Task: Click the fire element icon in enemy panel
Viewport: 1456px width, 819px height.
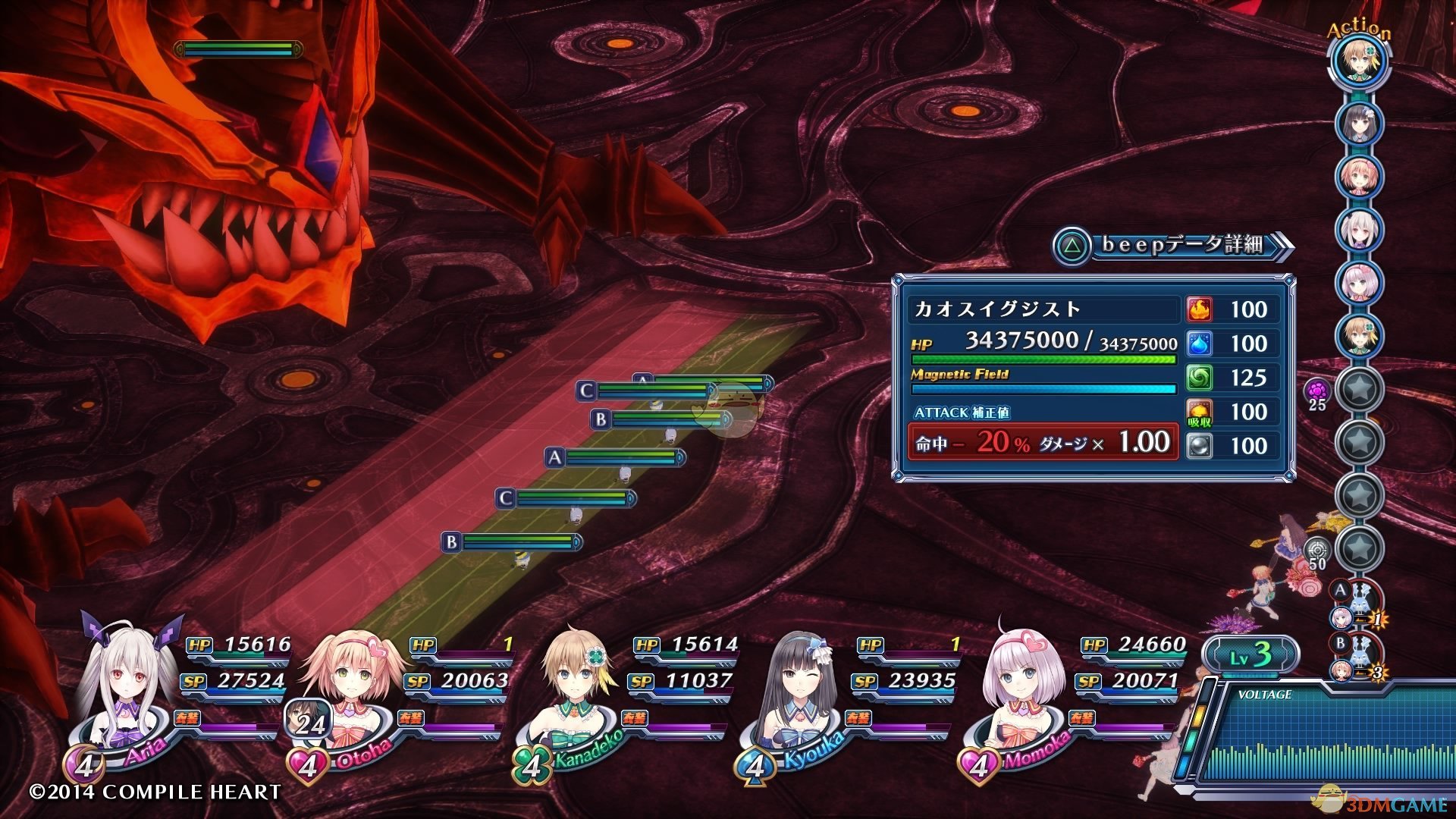Action: (1199, 309)
